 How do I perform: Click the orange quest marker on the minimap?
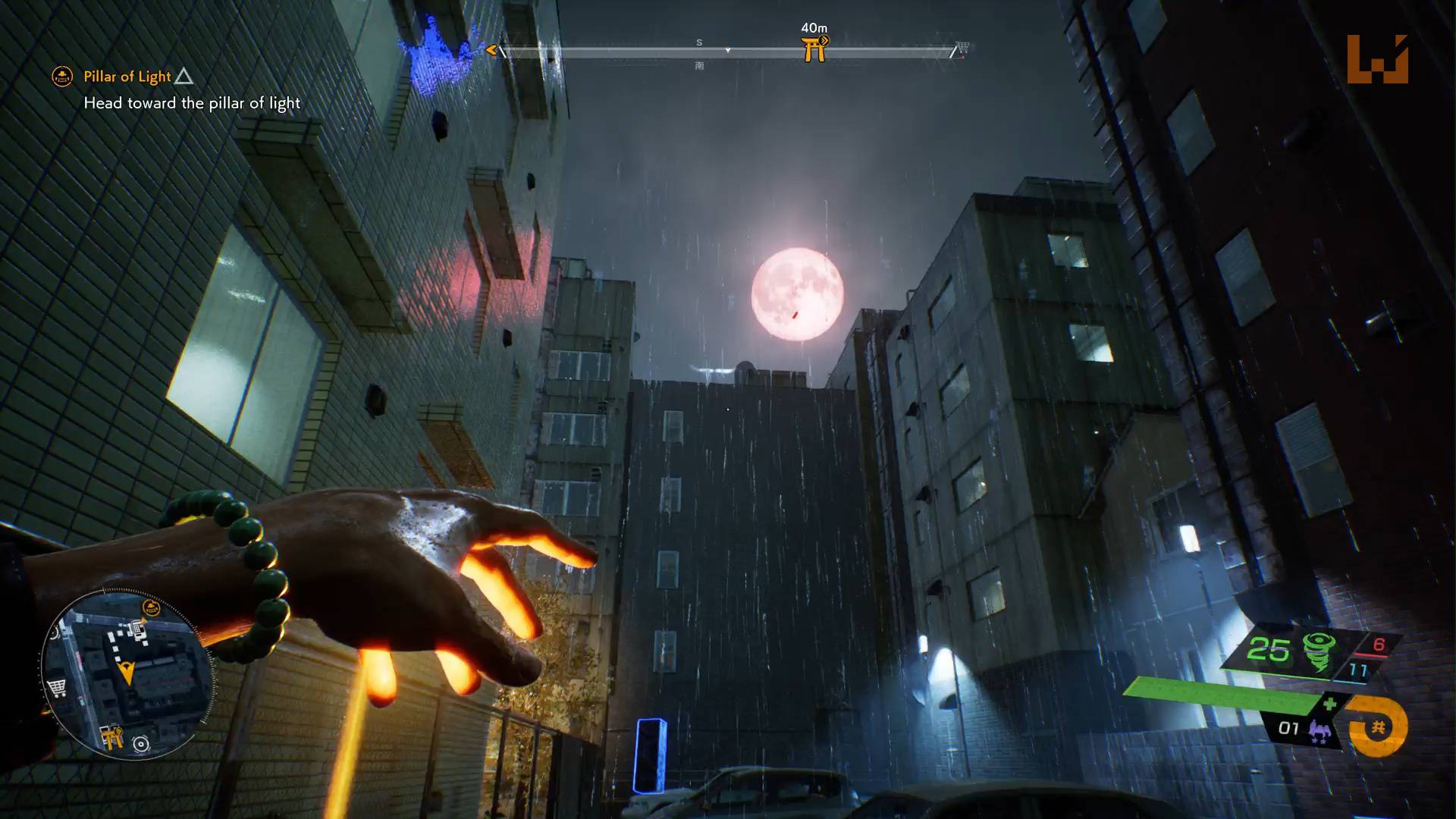click(x=152, y=607)
